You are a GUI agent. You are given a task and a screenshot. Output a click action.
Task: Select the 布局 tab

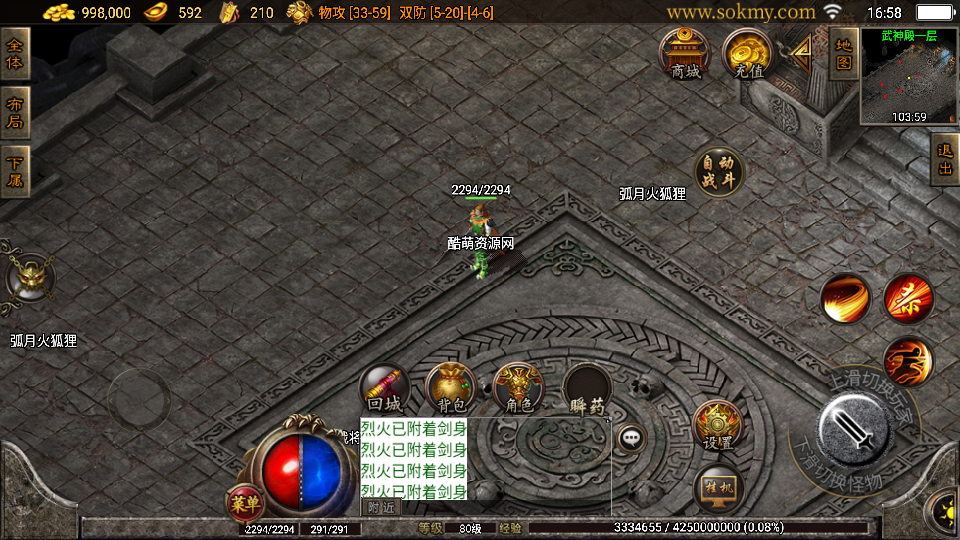pos(15,113)
